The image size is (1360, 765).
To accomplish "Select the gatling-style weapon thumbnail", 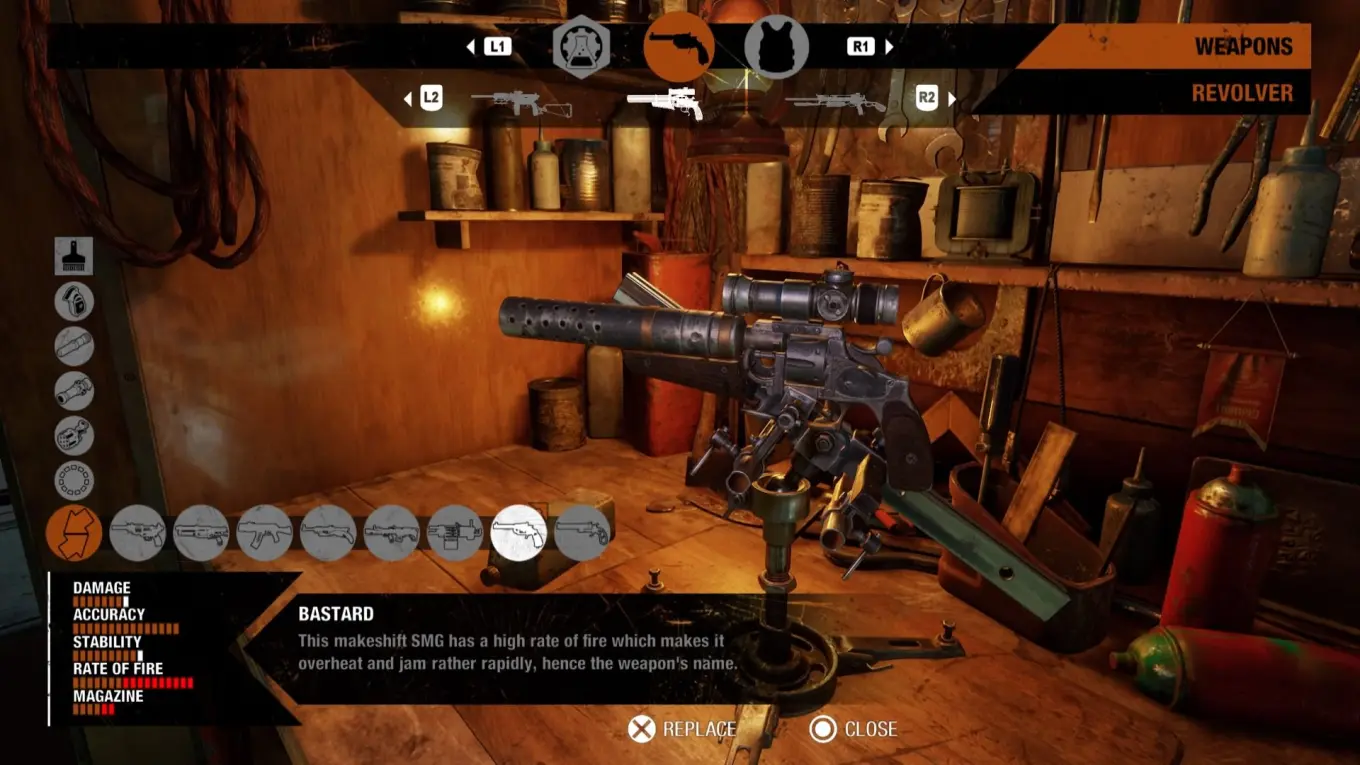I will click(456, 532).
